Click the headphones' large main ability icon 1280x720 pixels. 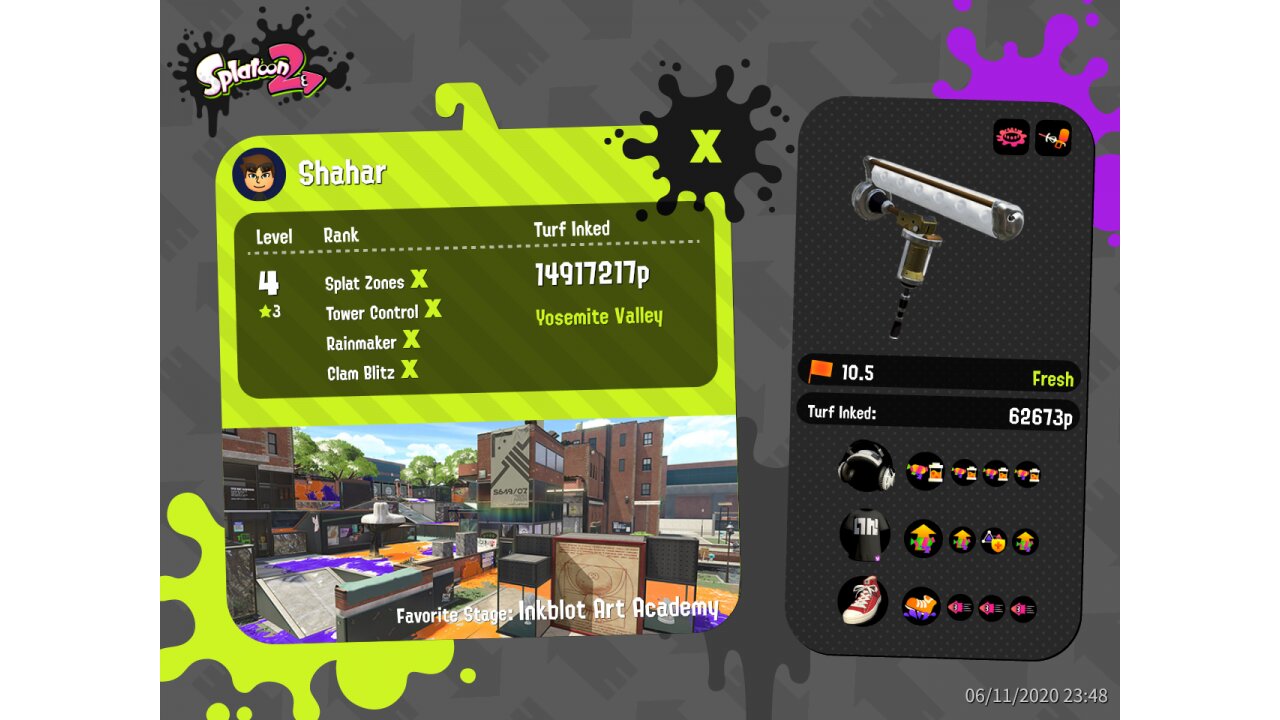tap(925, 470)
